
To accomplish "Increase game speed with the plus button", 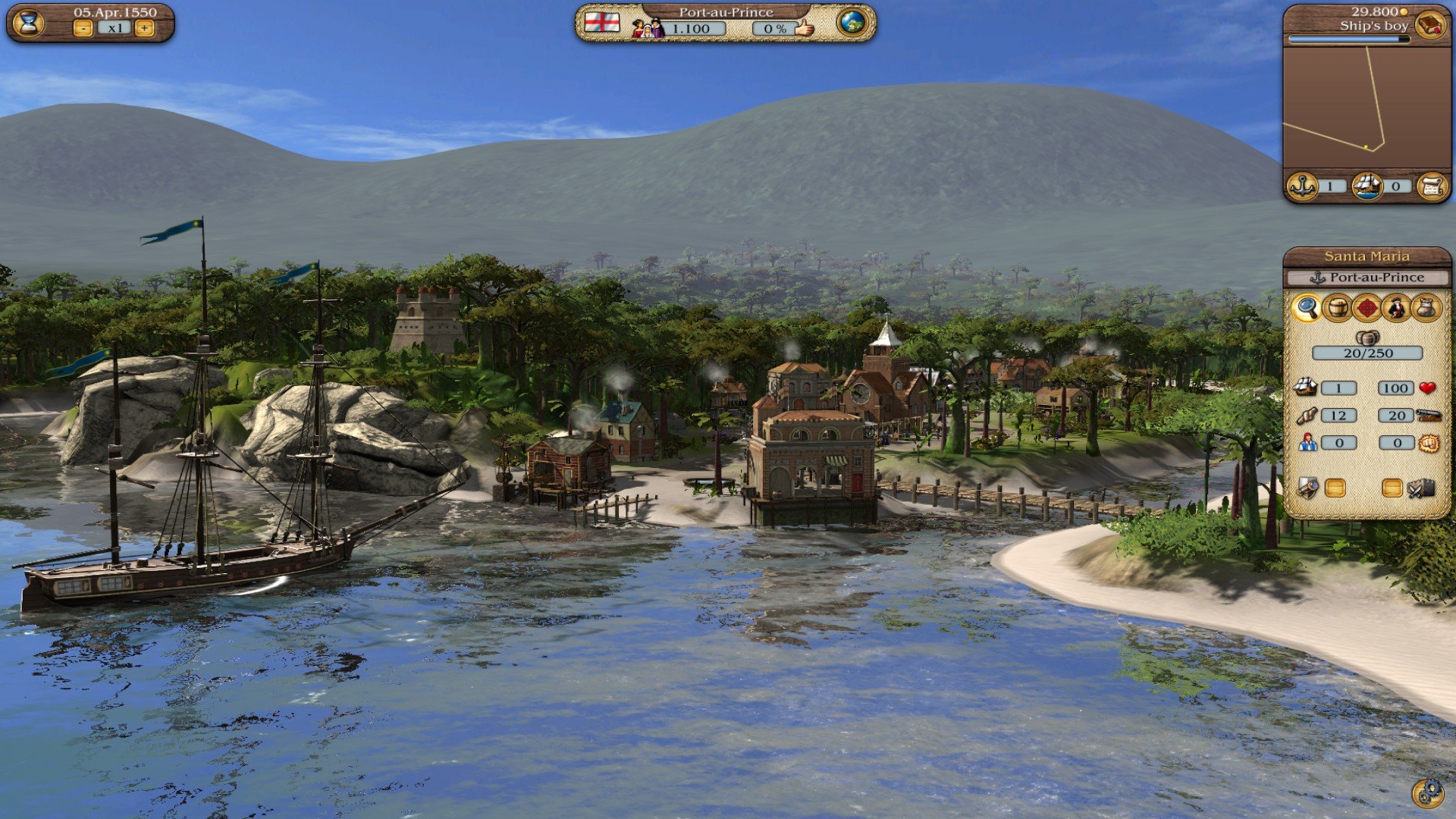I will [144, 29].
